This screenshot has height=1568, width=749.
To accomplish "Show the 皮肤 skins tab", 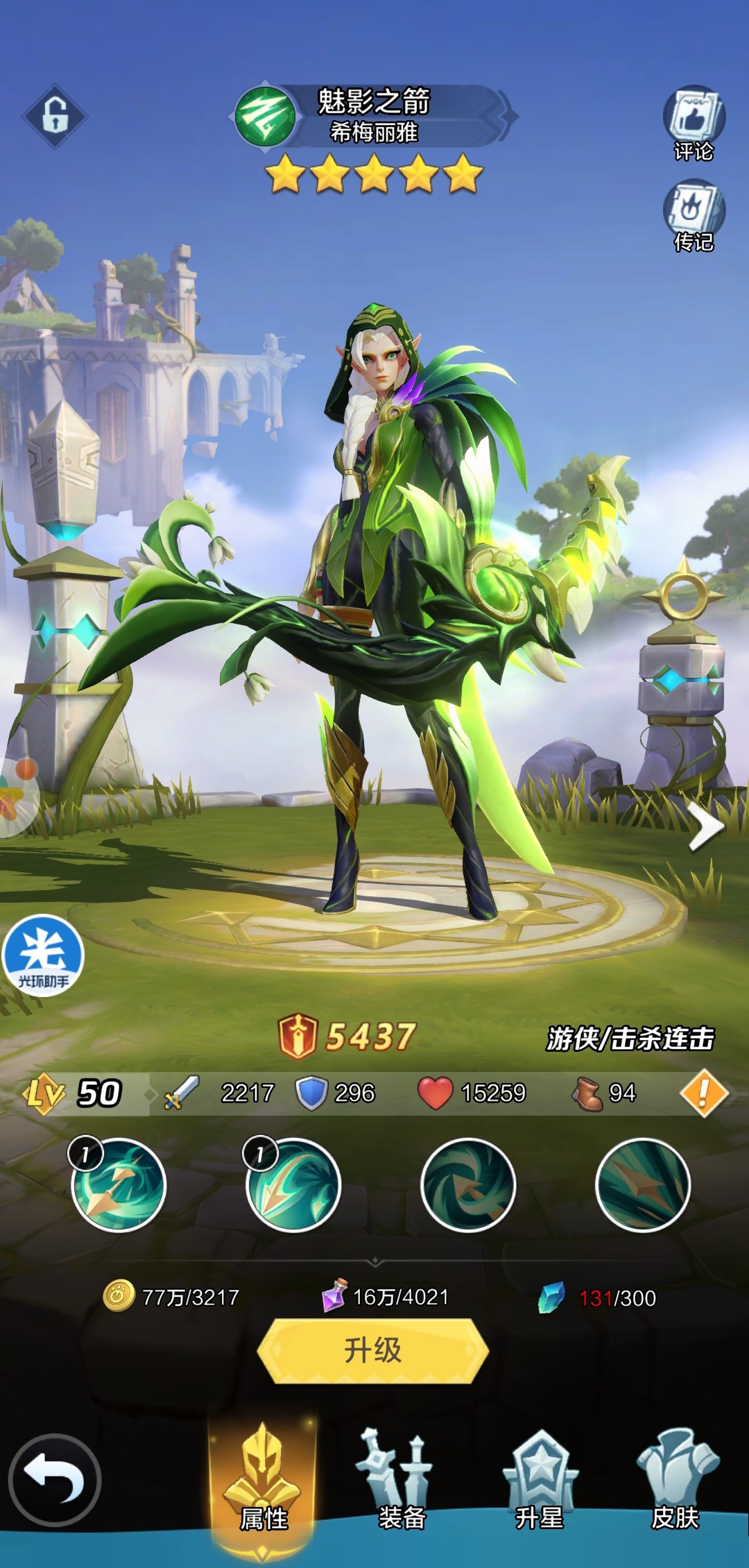I will (676, 1479).
